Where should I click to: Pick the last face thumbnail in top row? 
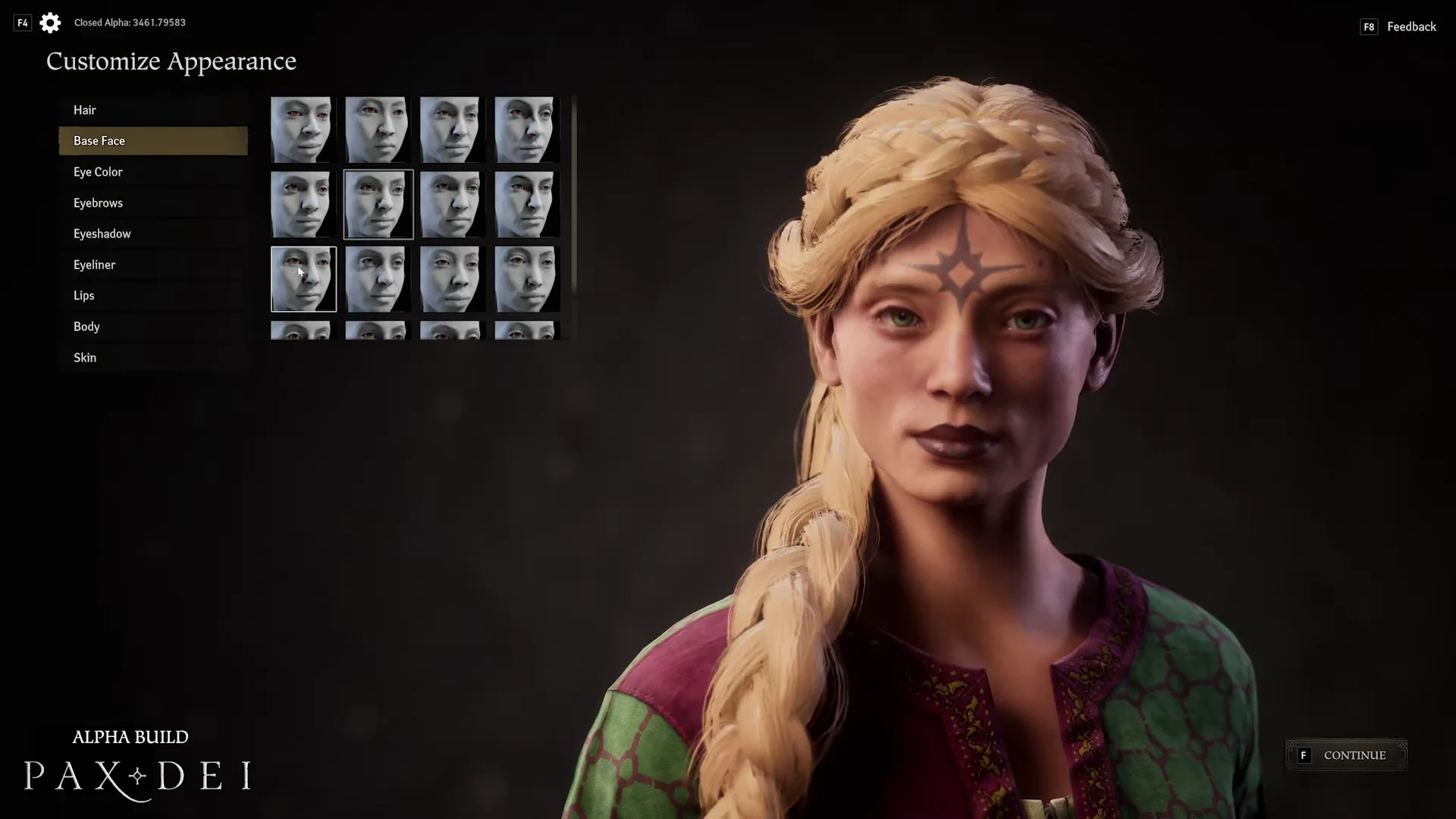click(x=526, y=130)
